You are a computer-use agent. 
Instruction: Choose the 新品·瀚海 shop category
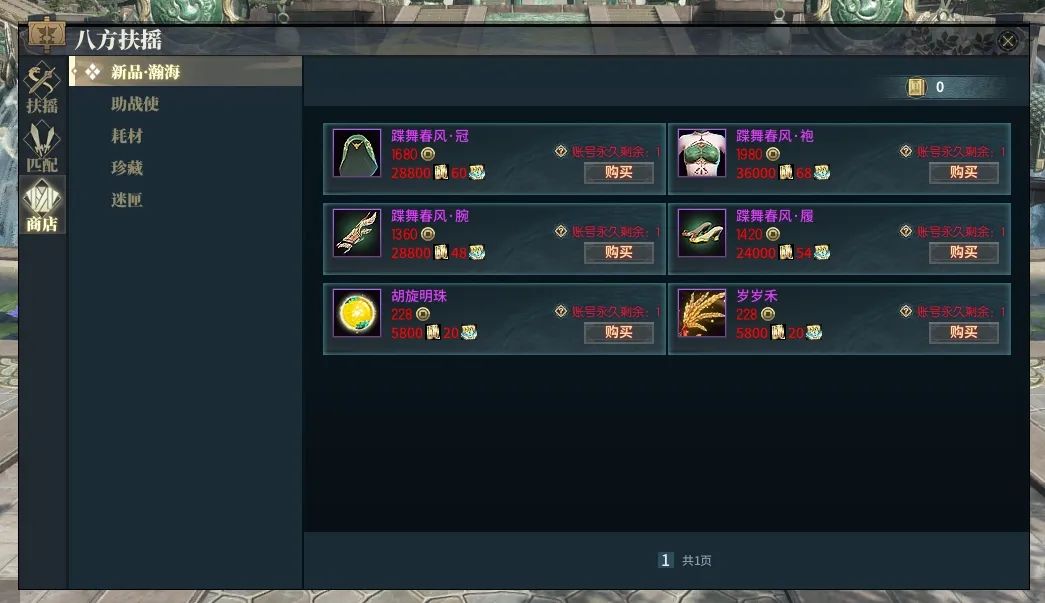[x=146, y=72]
